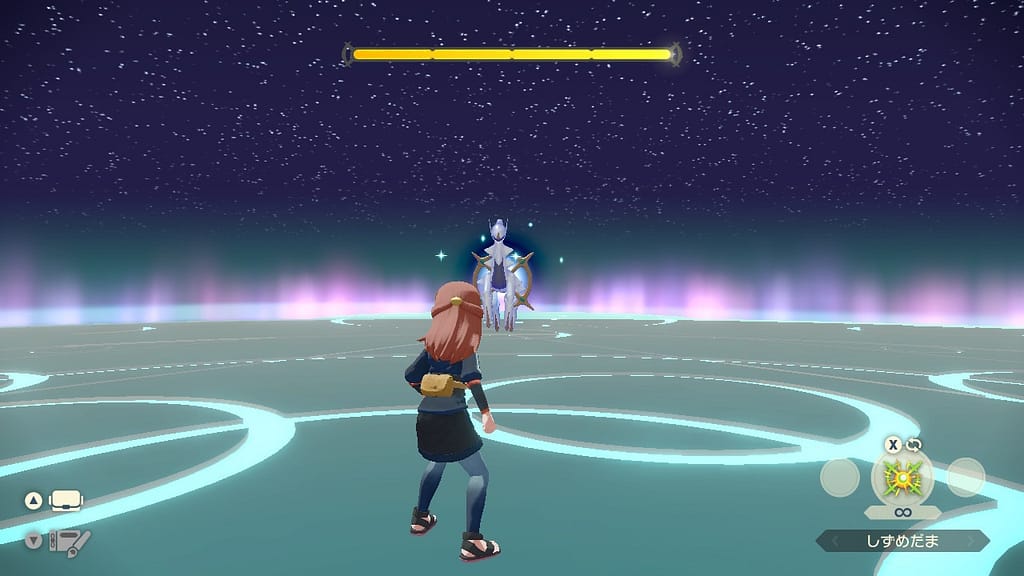Image resolution: width=1024 pixels, height=576 pixels.
Task: Open the greyed-out Pokédex notebook icon
Action: pos(70,542)
